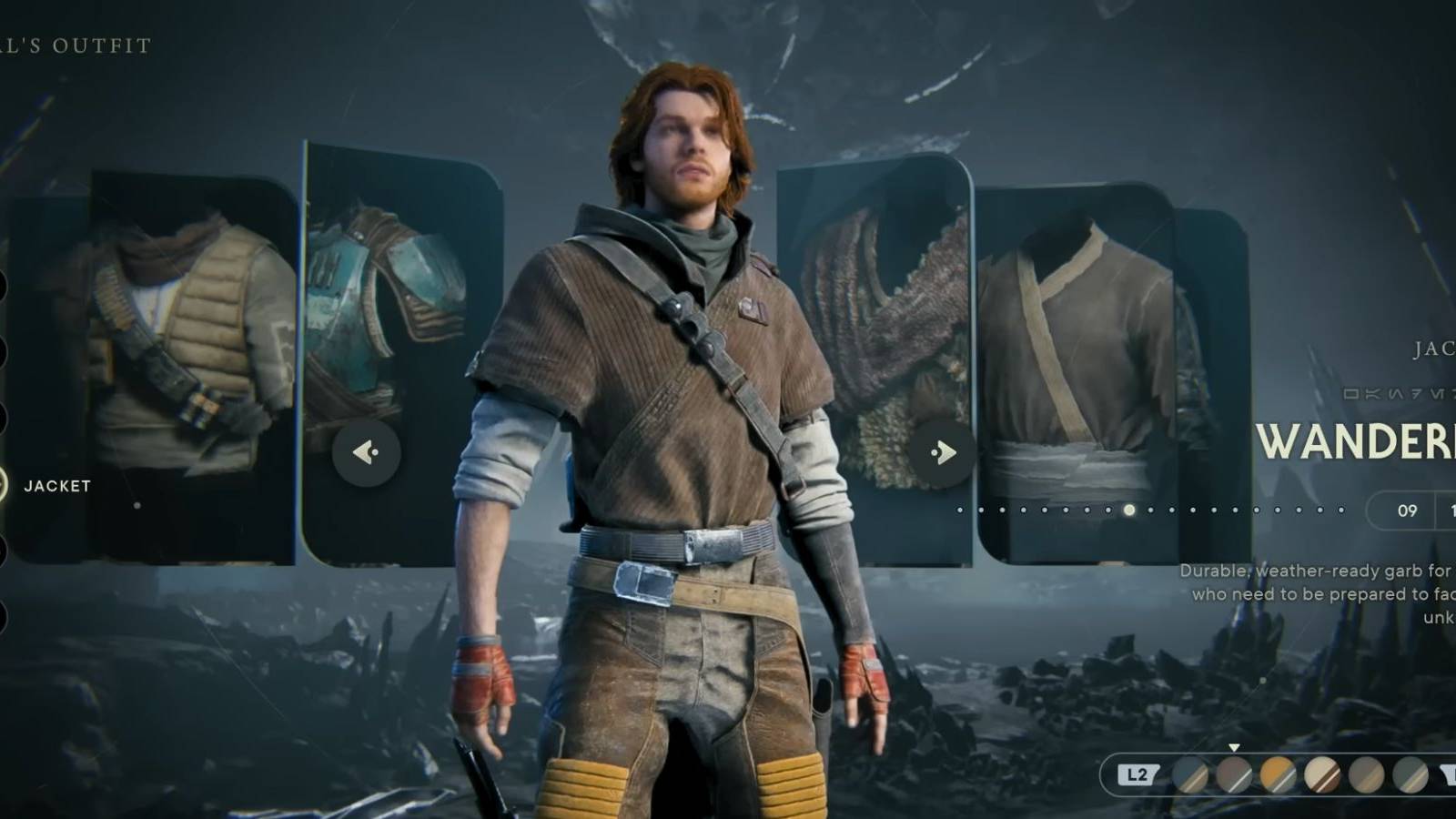The image size is (1456, 819).
Task: Select the highlighted pagination dot
Action: coord(1128,511)
